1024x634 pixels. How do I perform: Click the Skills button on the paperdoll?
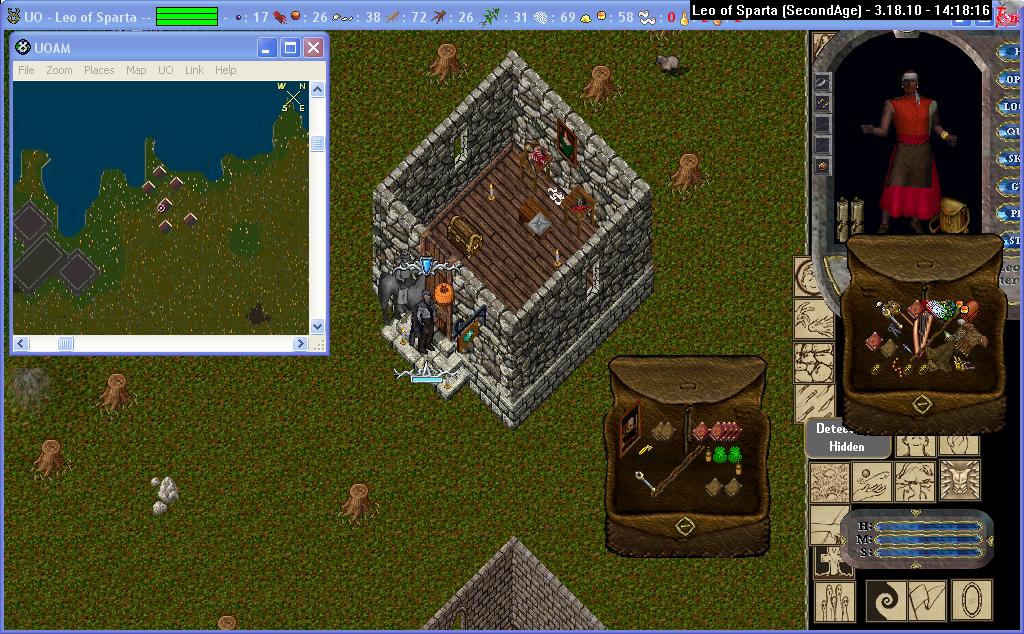pos(1011,158)
